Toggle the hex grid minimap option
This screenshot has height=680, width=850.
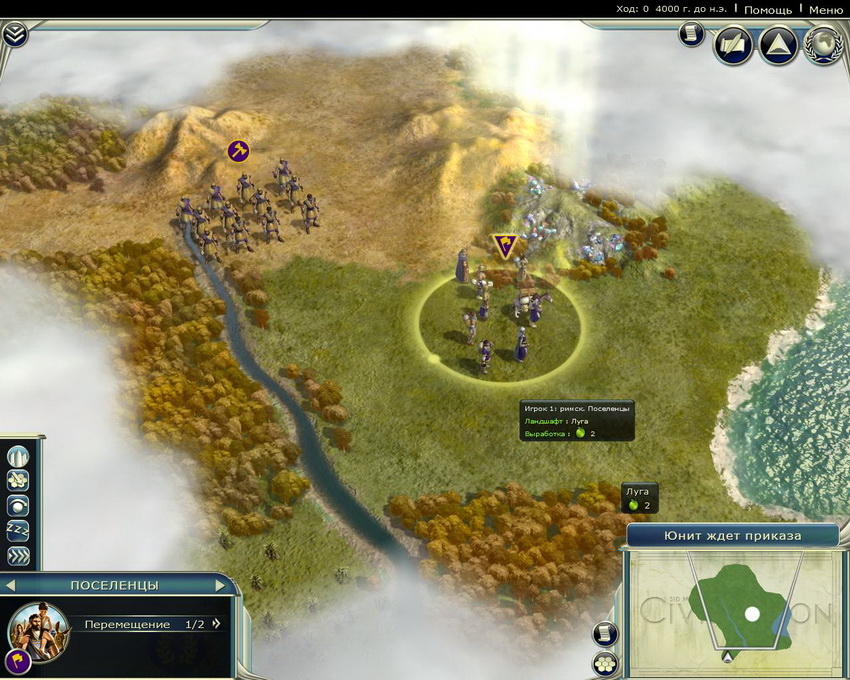pos(605,663)
